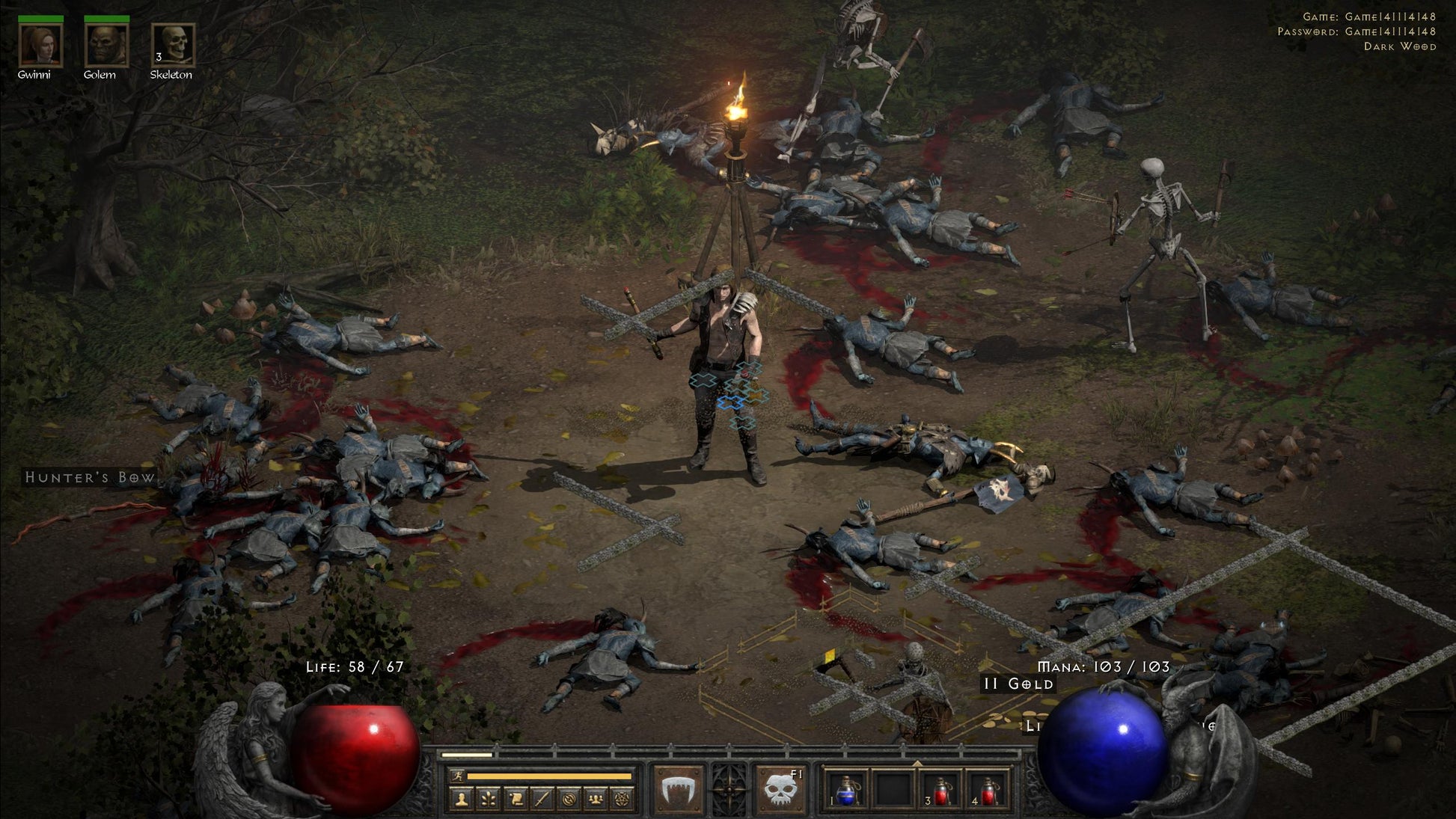Toggle run/walk mode
Viewport: 1456px width, 819px height.
tap(457, 776)
